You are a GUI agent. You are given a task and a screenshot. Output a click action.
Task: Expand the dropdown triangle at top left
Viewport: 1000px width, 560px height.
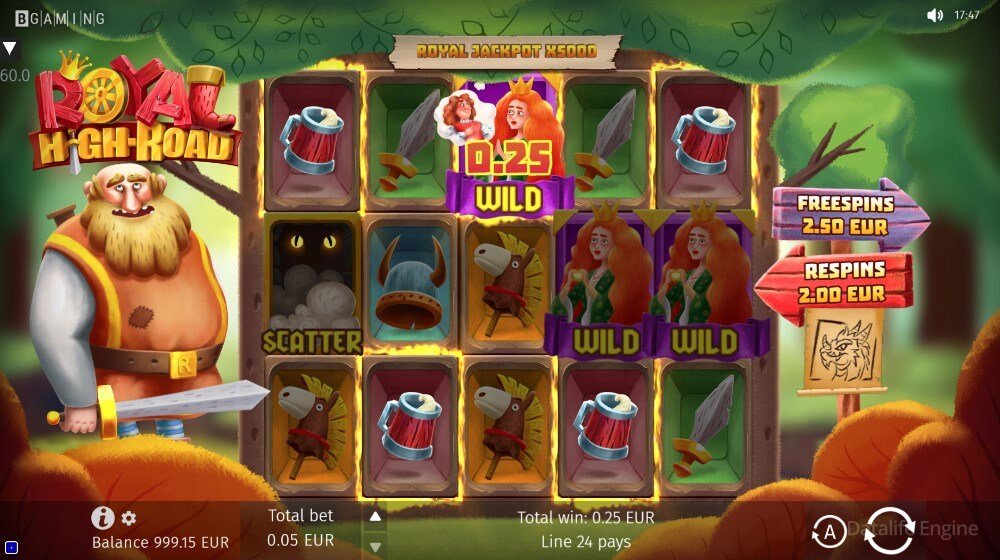point(9,48)
